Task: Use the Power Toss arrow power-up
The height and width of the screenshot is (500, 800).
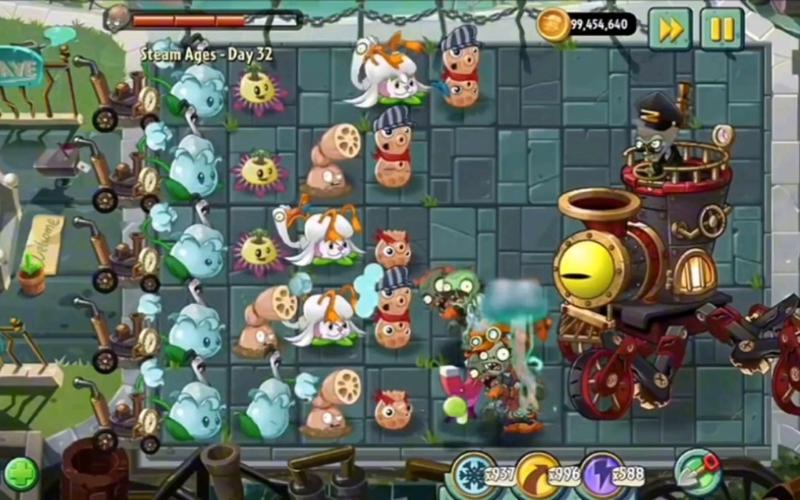Action: click(x=539, y=474)
